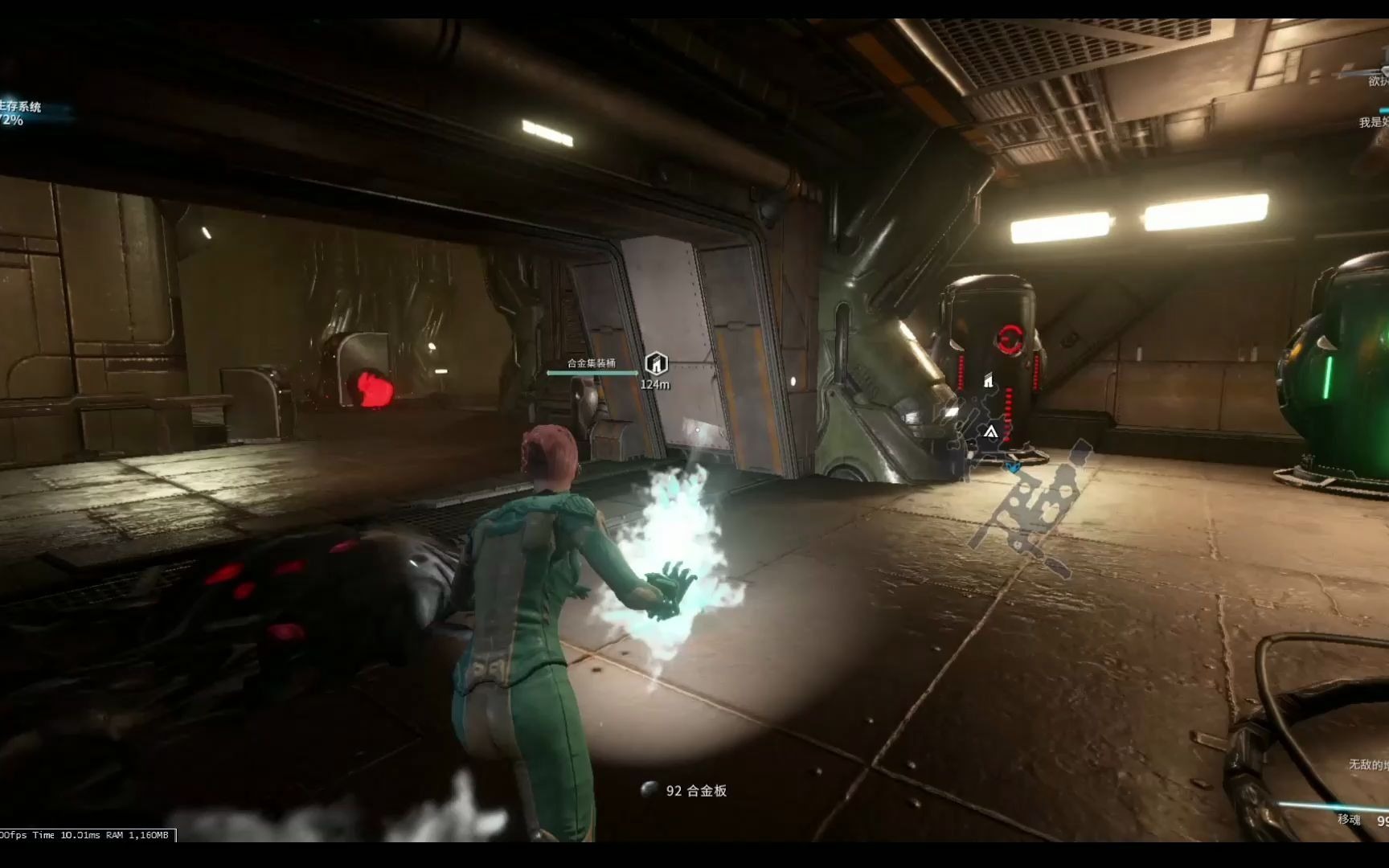Click the white objective marker on the minimap
Screen dimensions: 1389x868
(989, 381)
